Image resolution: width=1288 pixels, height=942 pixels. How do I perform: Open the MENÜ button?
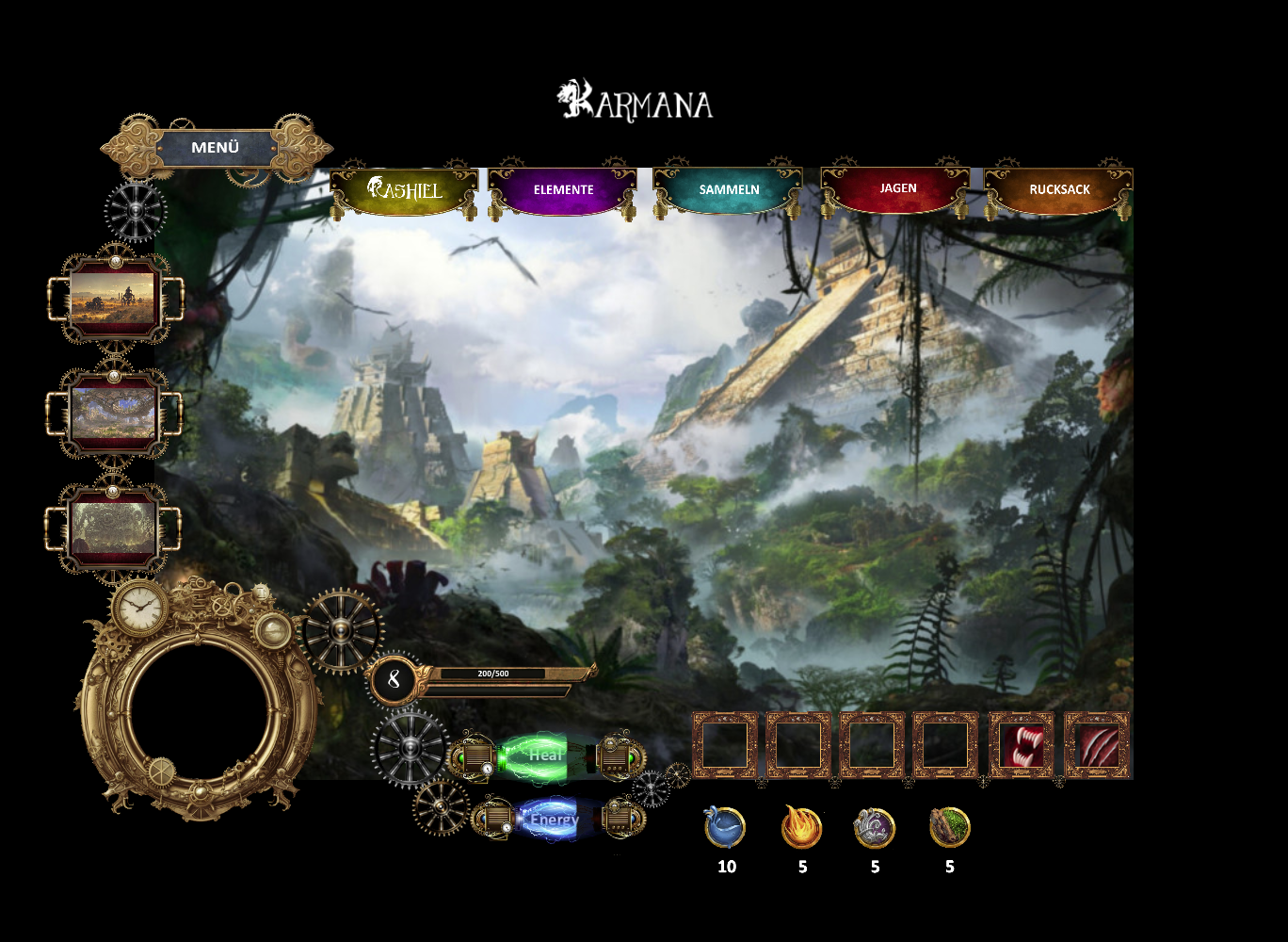pyautogui.click(x=216, y=148)
